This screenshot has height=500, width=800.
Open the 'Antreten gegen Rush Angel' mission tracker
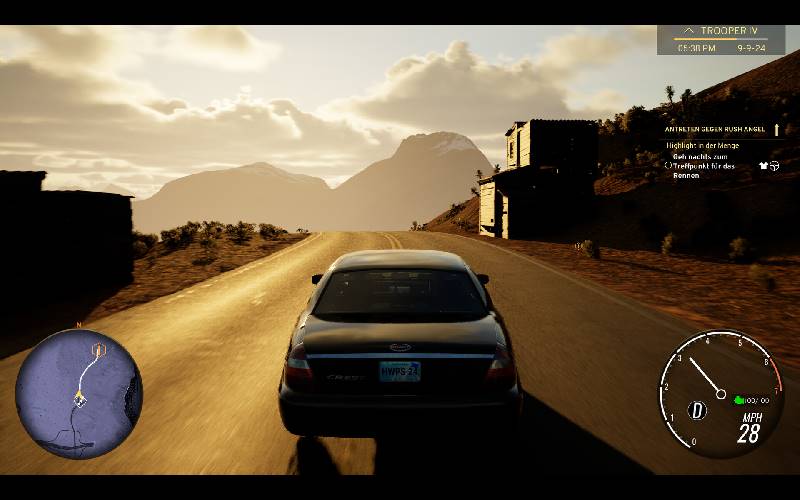715,129
